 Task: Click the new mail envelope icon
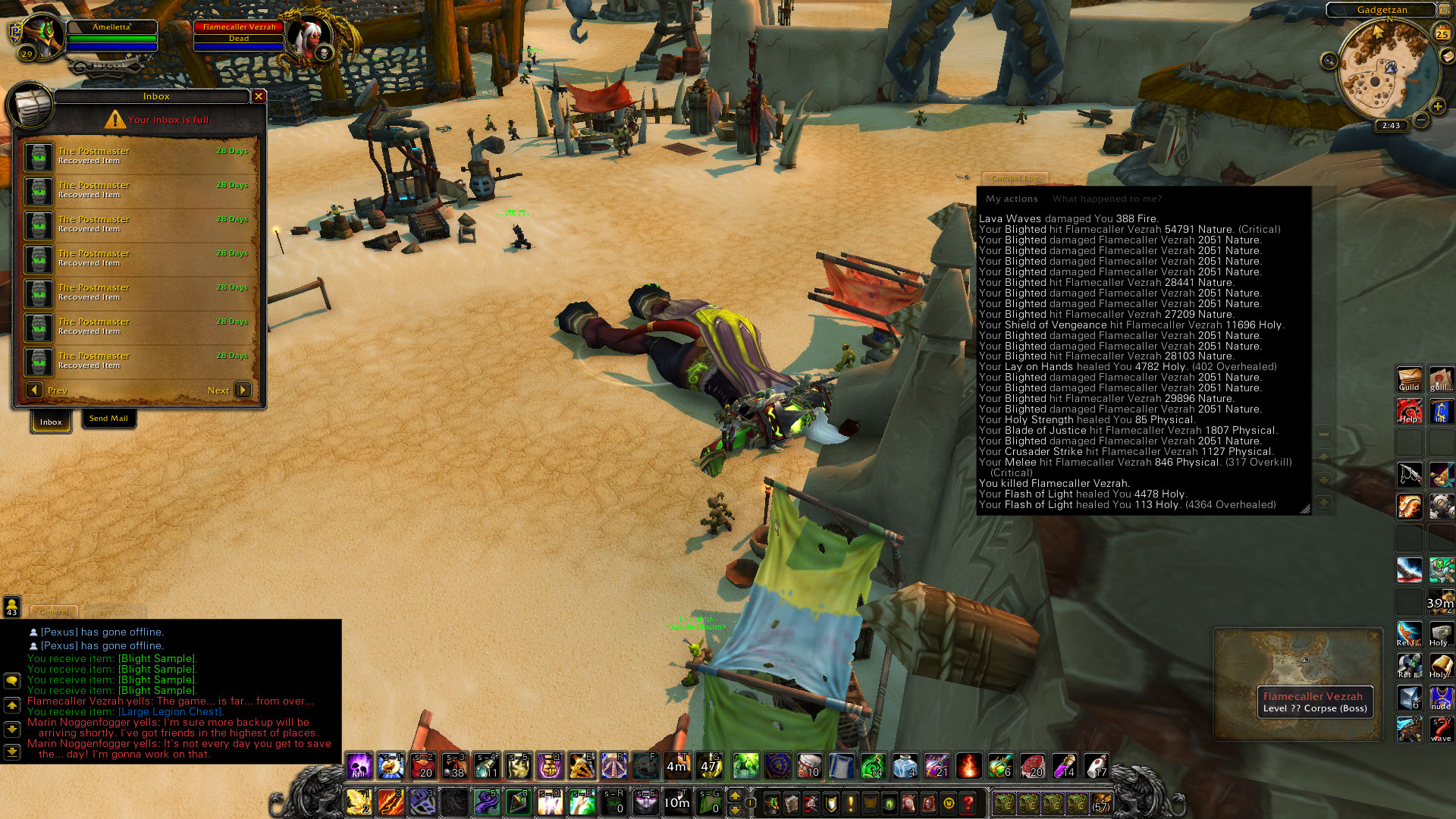point(1447,56)
